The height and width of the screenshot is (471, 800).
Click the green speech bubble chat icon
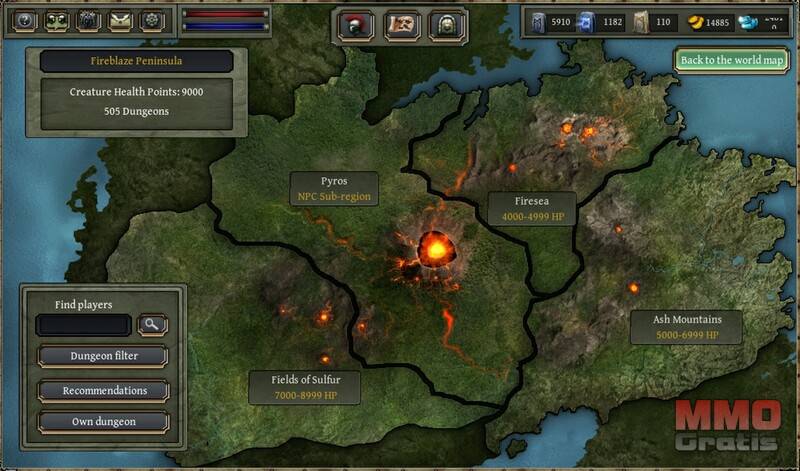tap(57, 21)
